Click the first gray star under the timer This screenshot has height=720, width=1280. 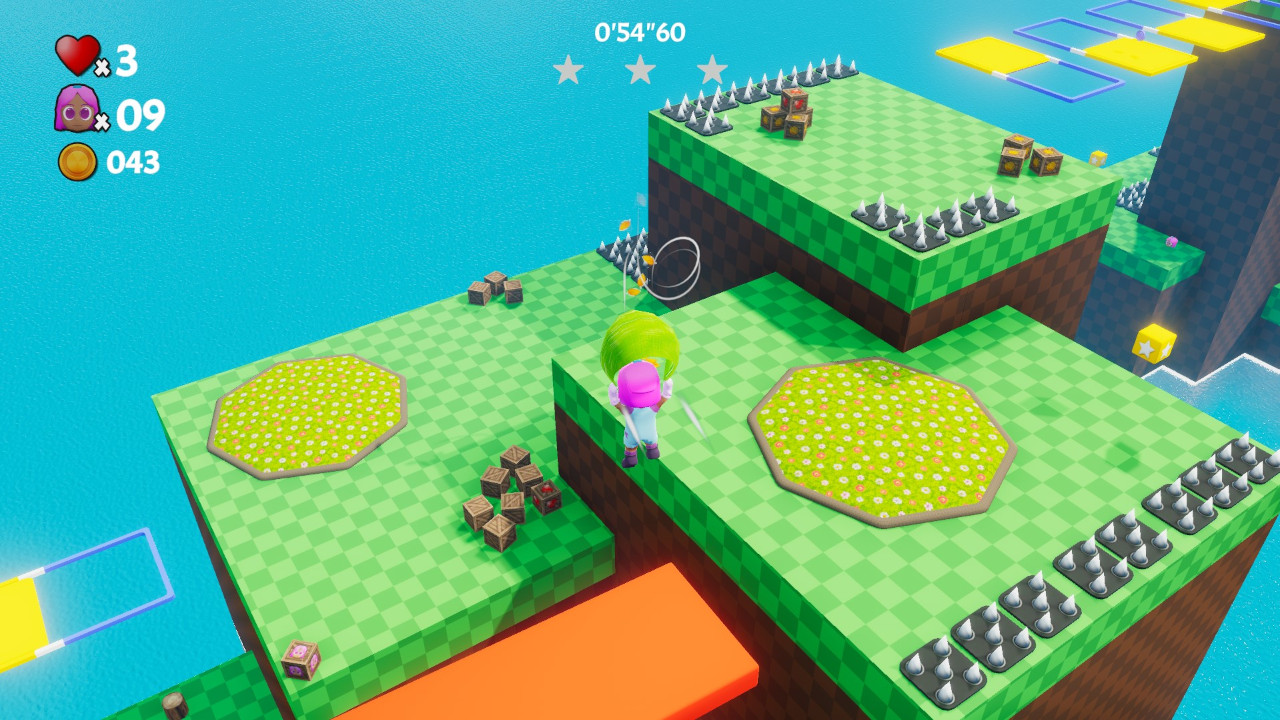coord(571,70)
